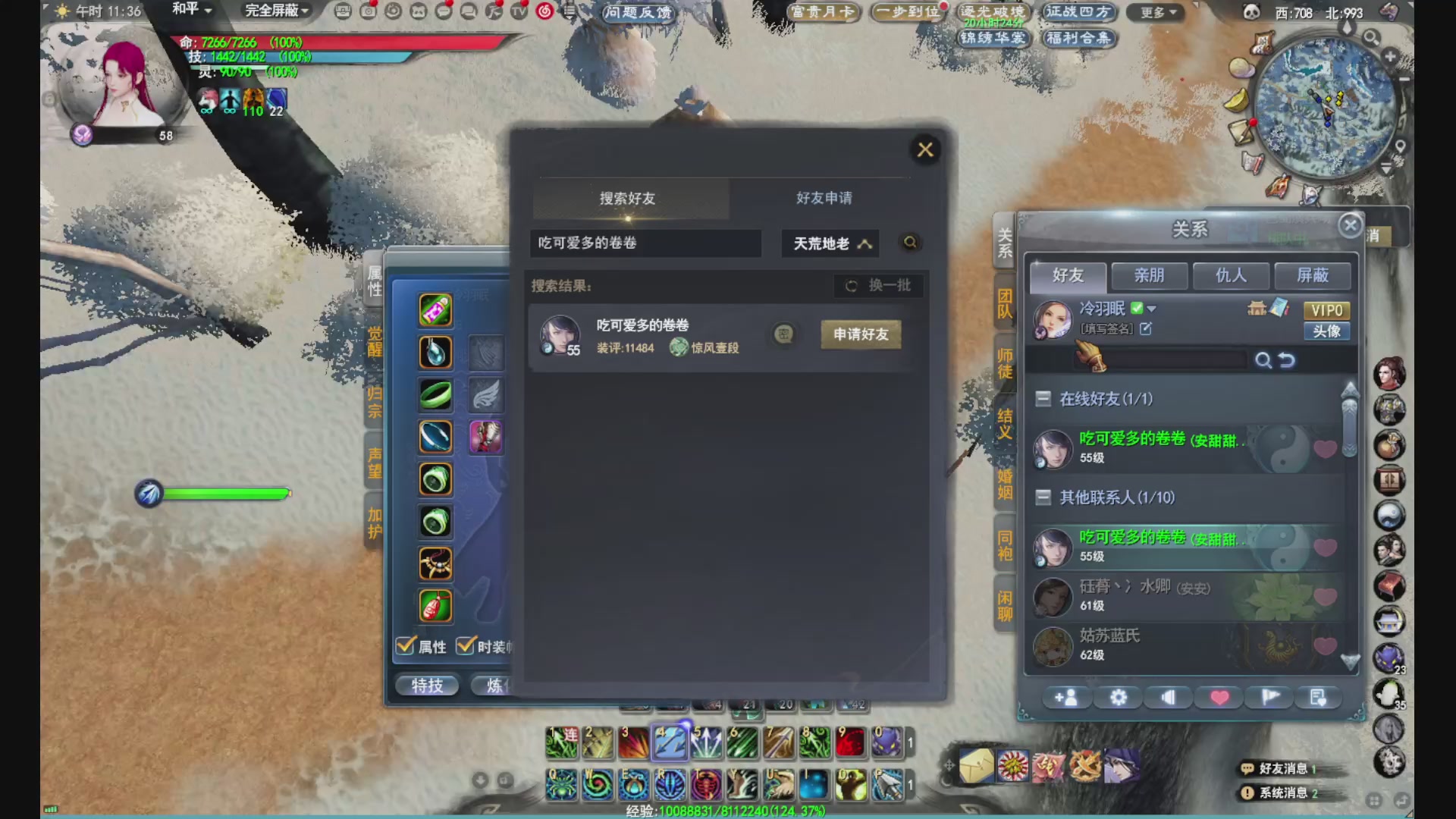Image resolution: width=1456 pixels, height=819 pixels.
Task: Open the TV livestream icon in top toolbar
Action: (x=516, y=12)
